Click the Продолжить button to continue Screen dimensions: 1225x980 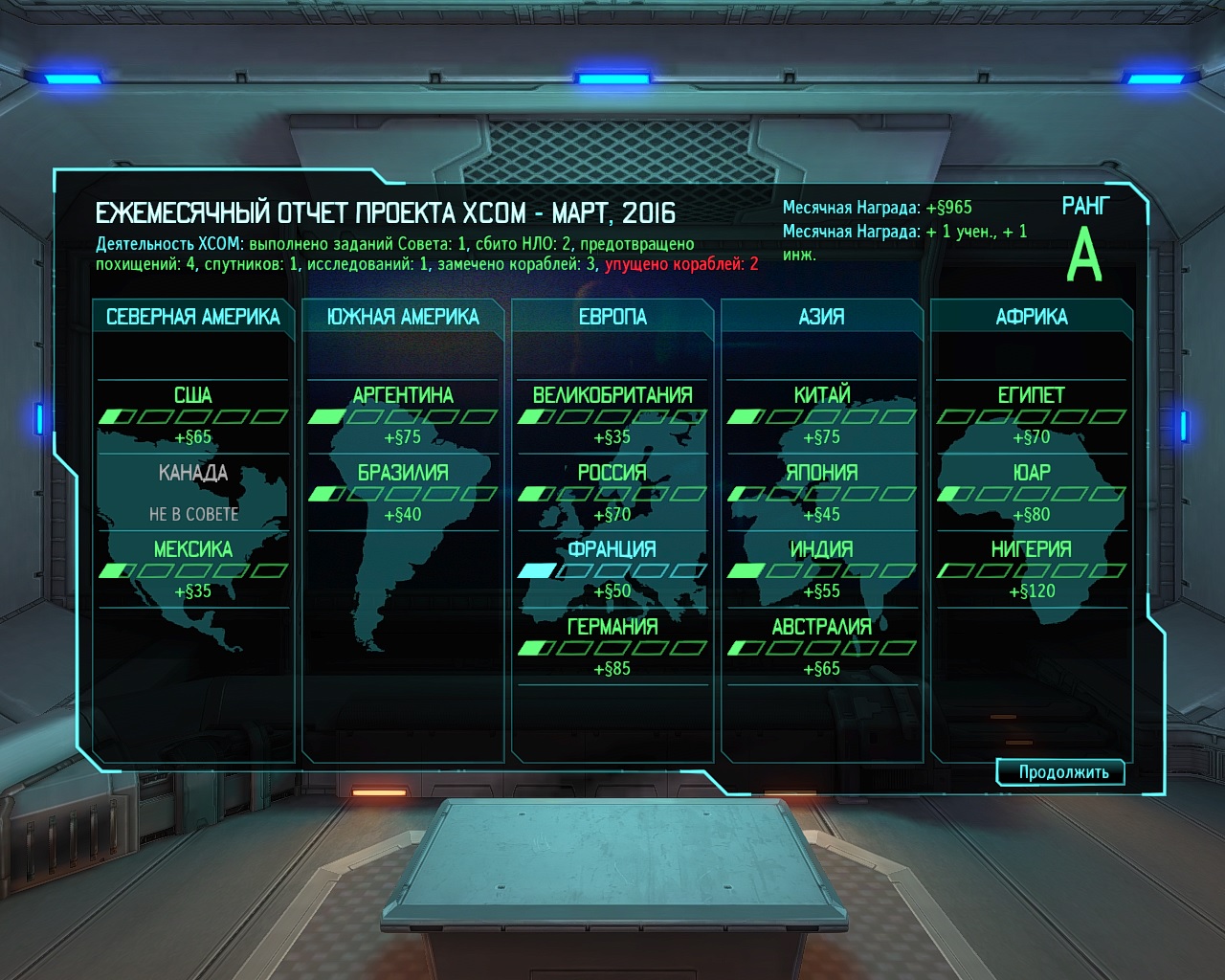pos(1062,772)
